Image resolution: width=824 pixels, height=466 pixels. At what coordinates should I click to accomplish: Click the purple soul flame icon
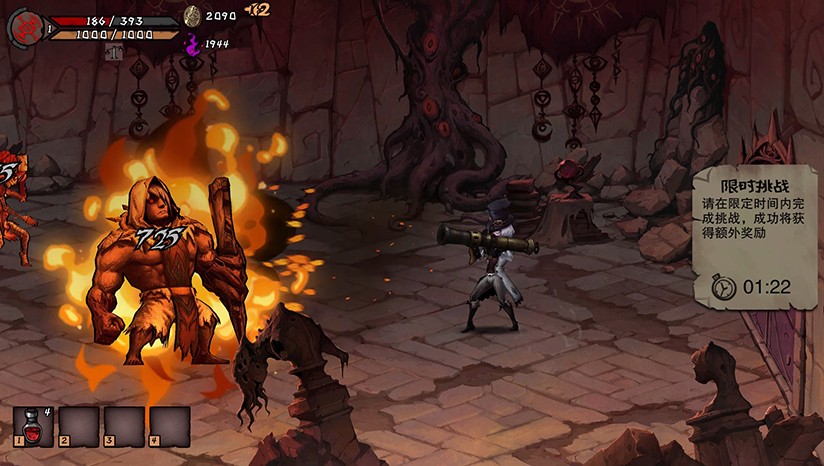pyautogui.click(x=192, y=44)
